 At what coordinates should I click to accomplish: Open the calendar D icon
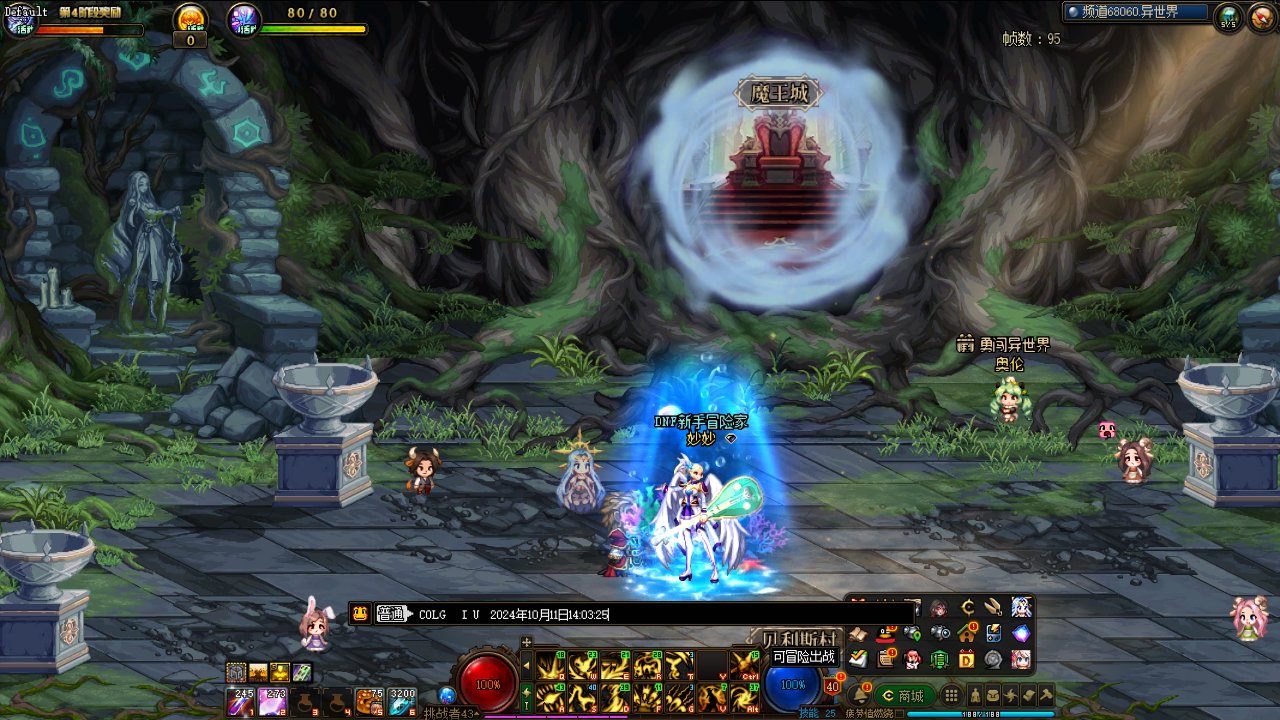pyautogui.click(x=966, y=659)
